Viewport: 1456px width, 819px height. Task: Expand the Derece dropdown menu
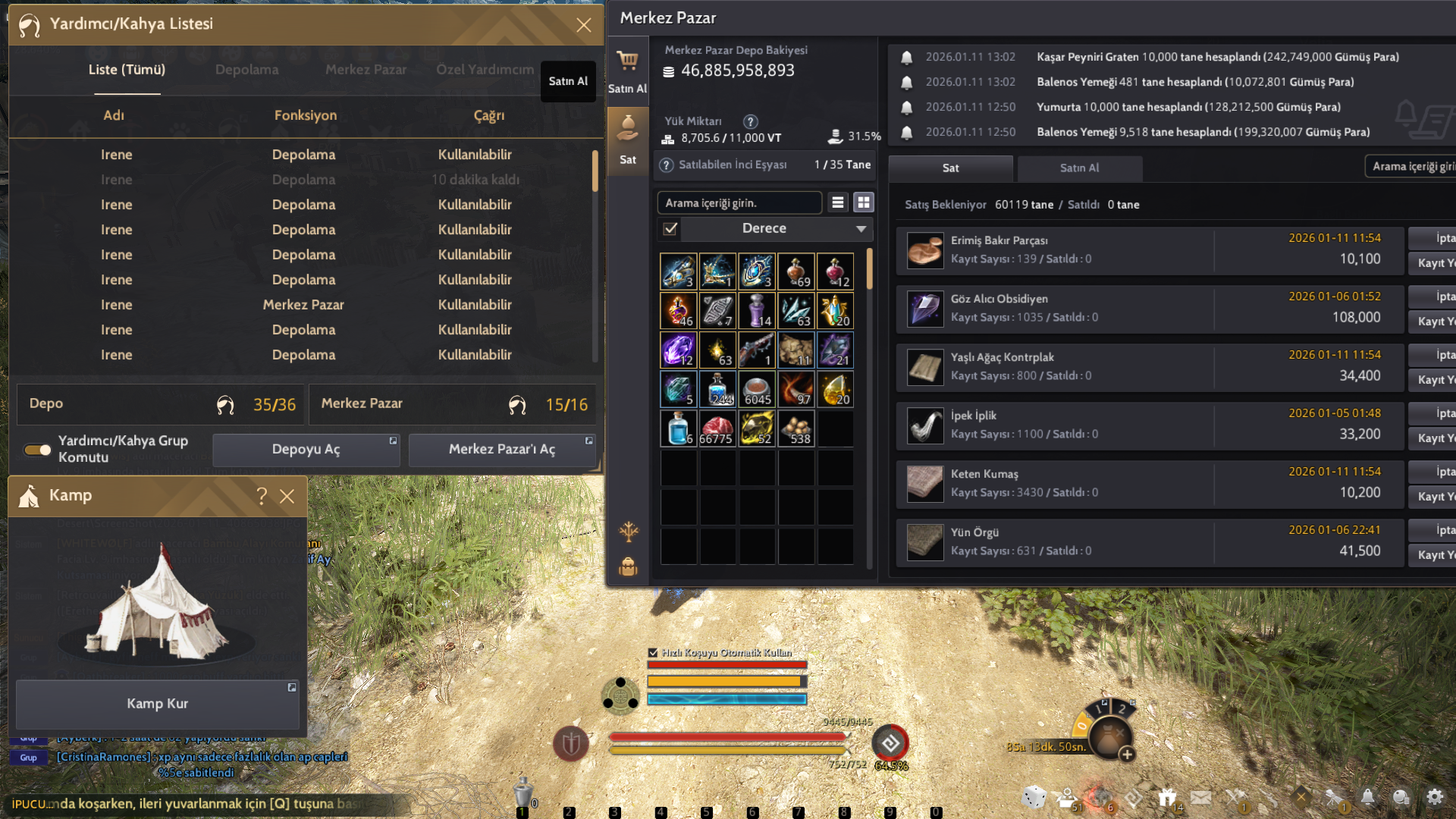coord(860,228)
